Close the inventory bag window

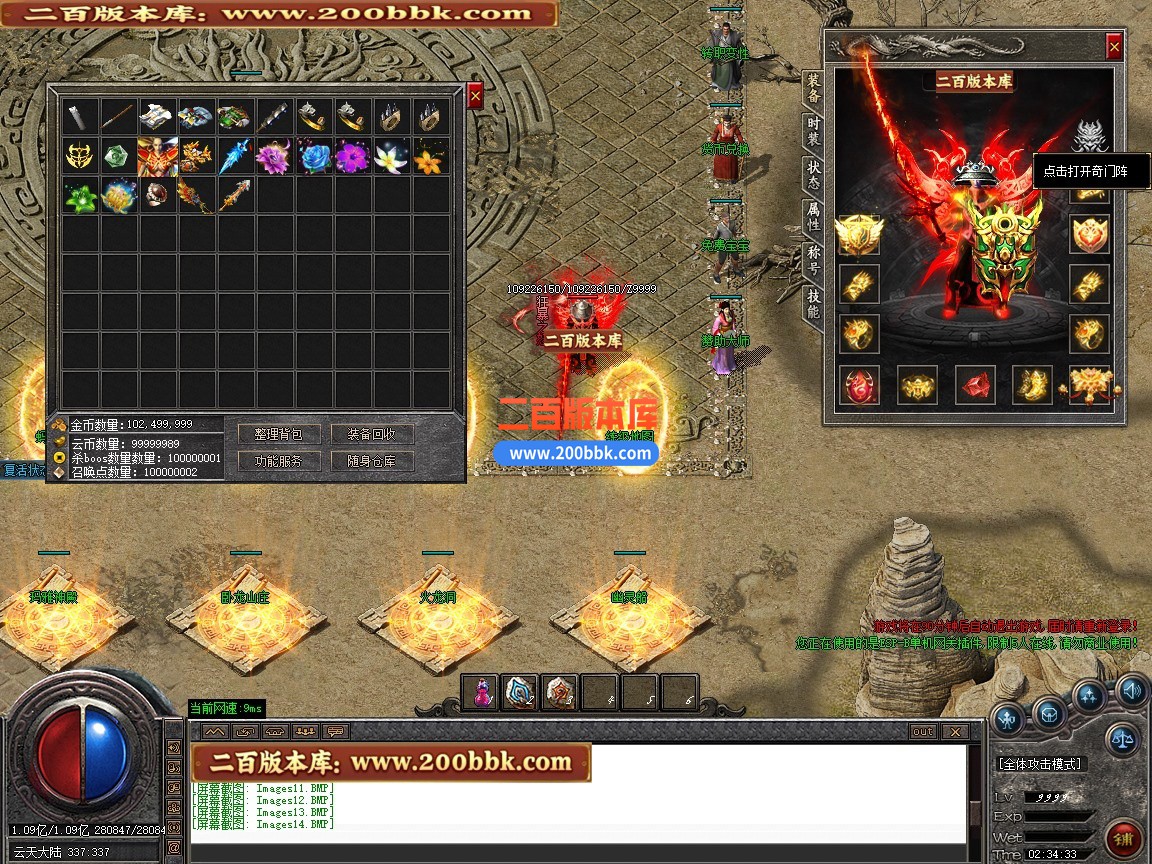(x=475, y=95)
